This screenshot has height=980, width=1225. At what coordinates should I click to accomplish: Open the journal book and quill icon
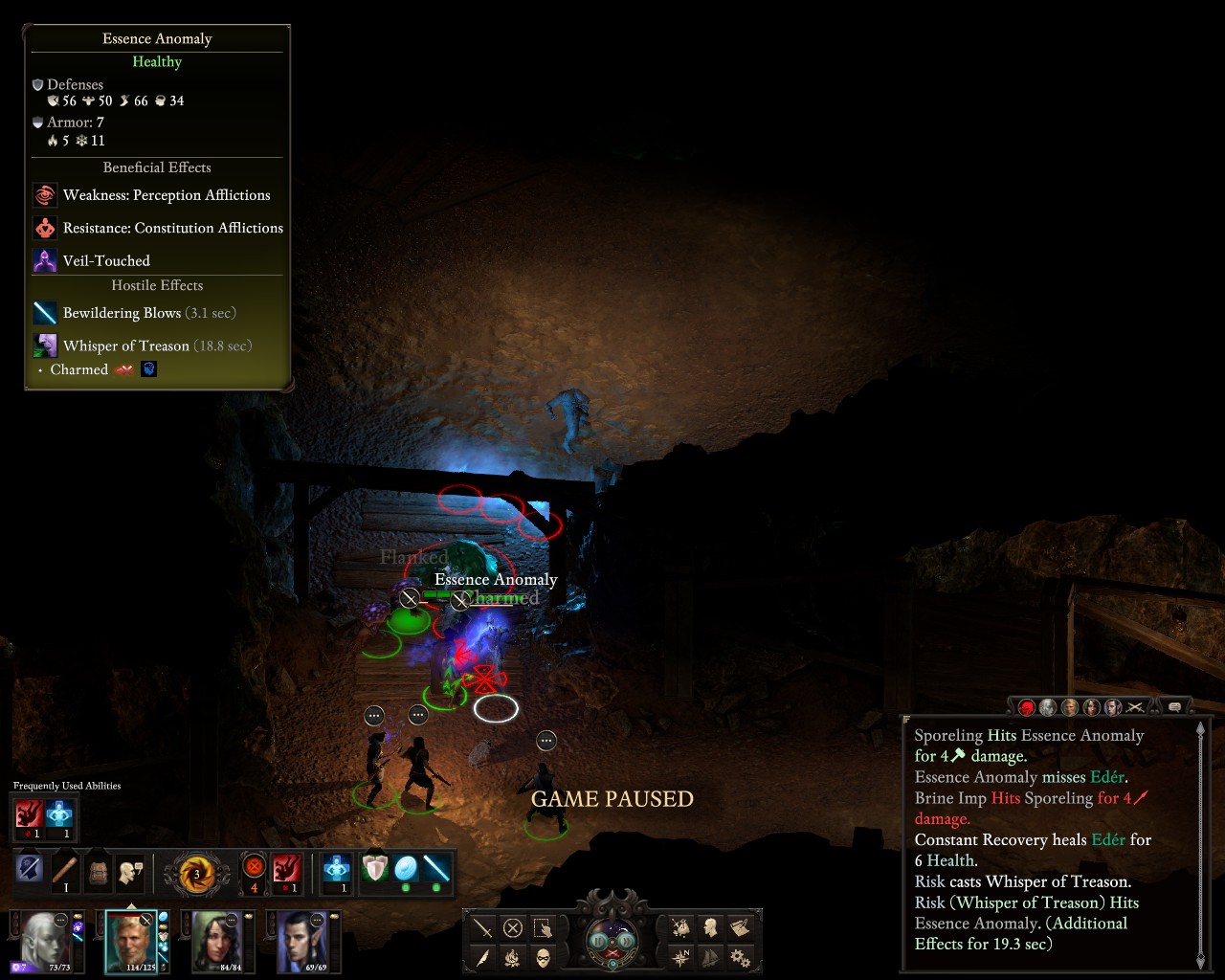point(740,927)
